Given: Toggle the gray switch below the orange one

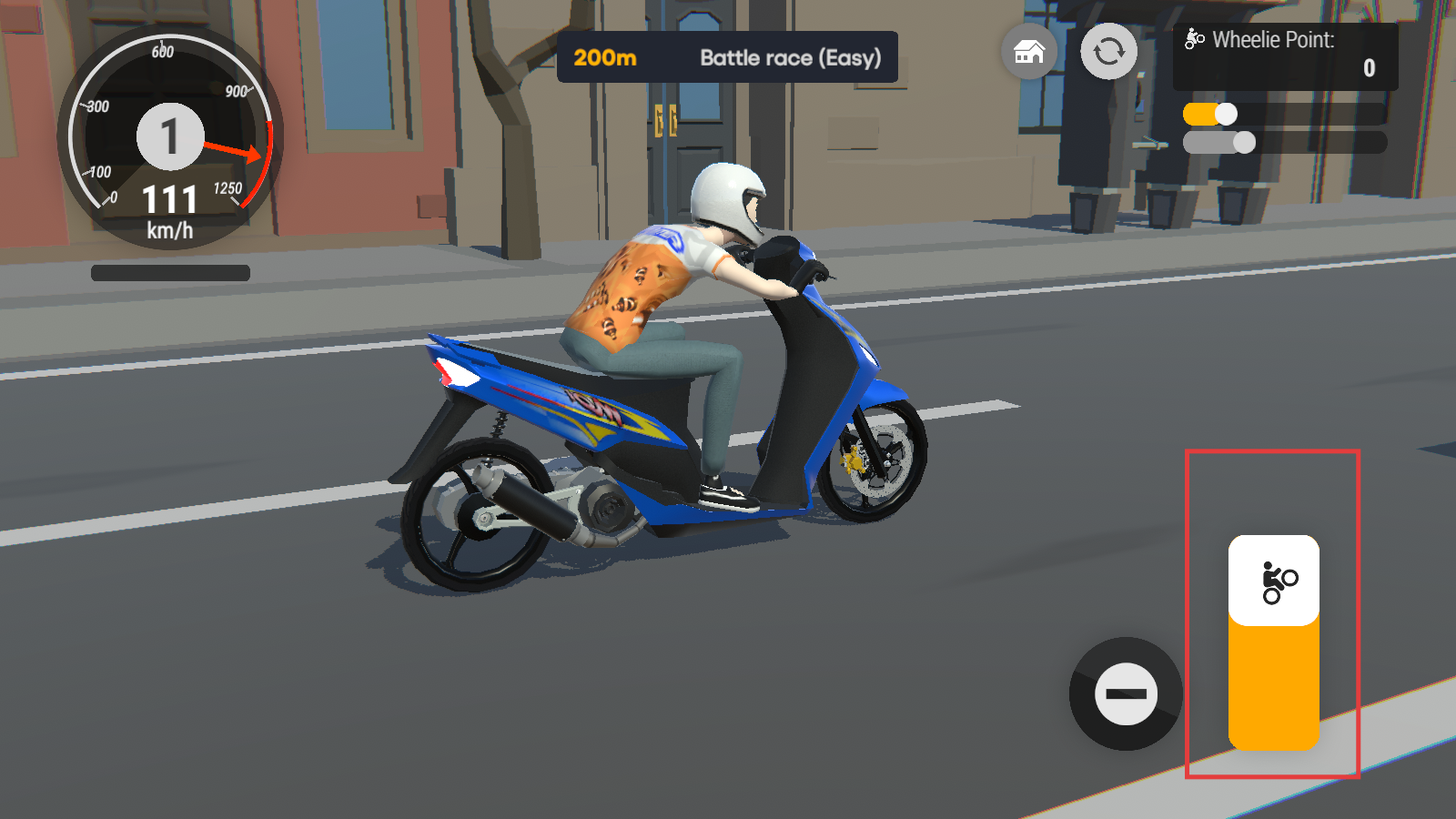Looking at the screenshot, I should [1219, 143].
